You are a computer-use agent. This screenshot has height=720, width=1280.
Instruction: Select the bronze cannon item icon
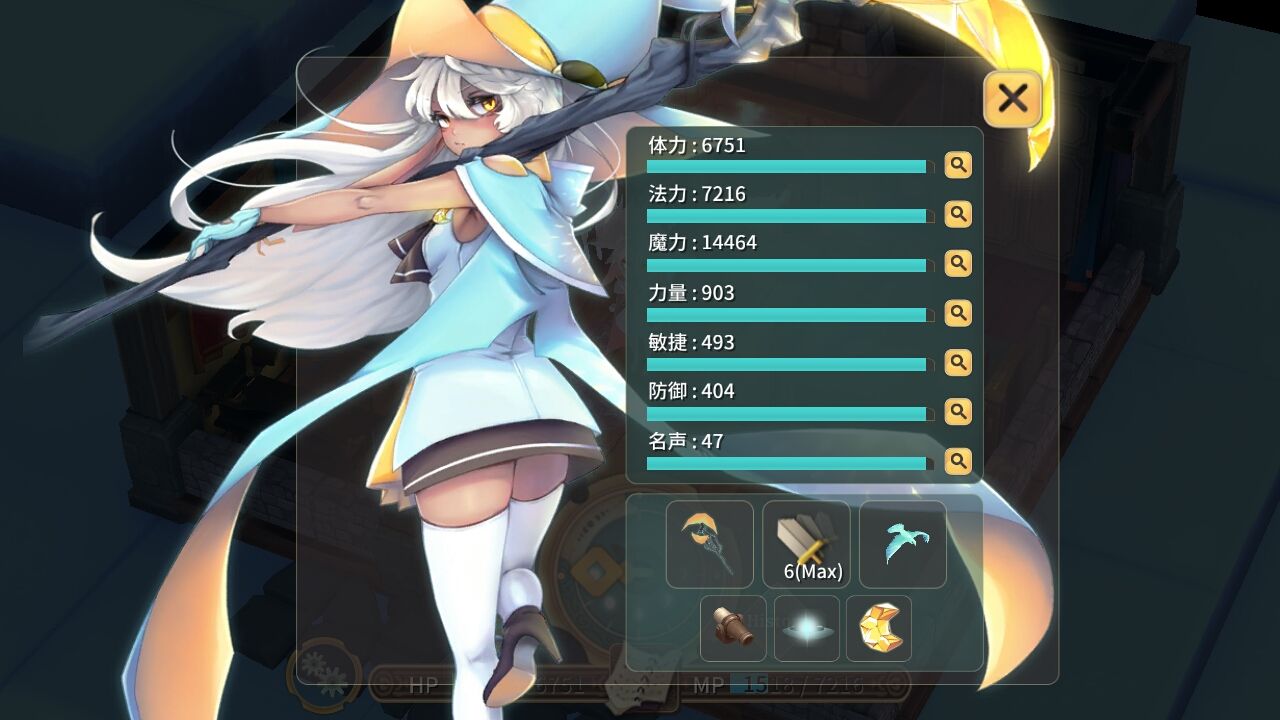(x=734, y=629)
